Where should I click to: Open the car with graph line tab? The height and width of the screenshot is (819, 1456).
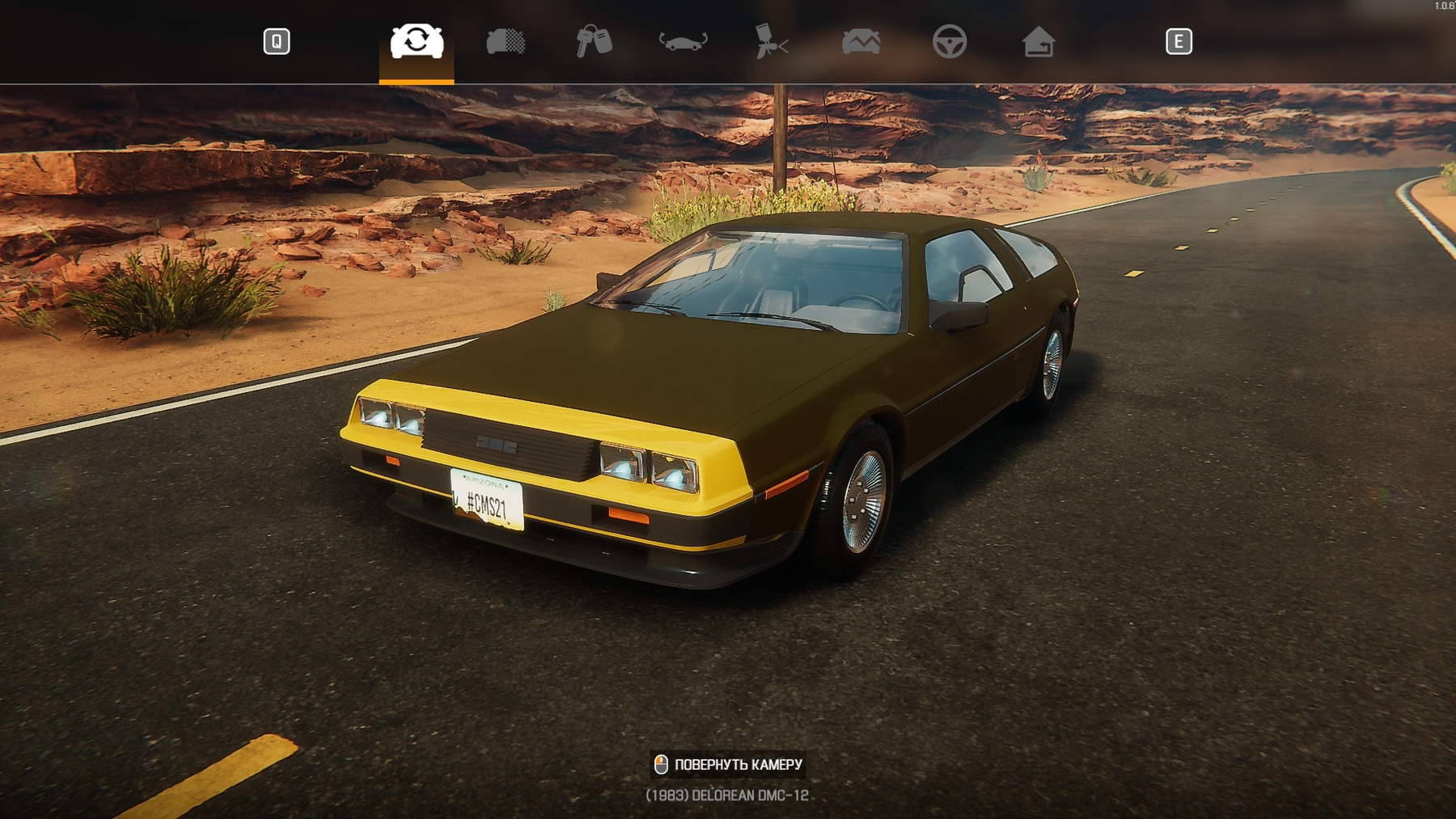(x=861, y=41)
